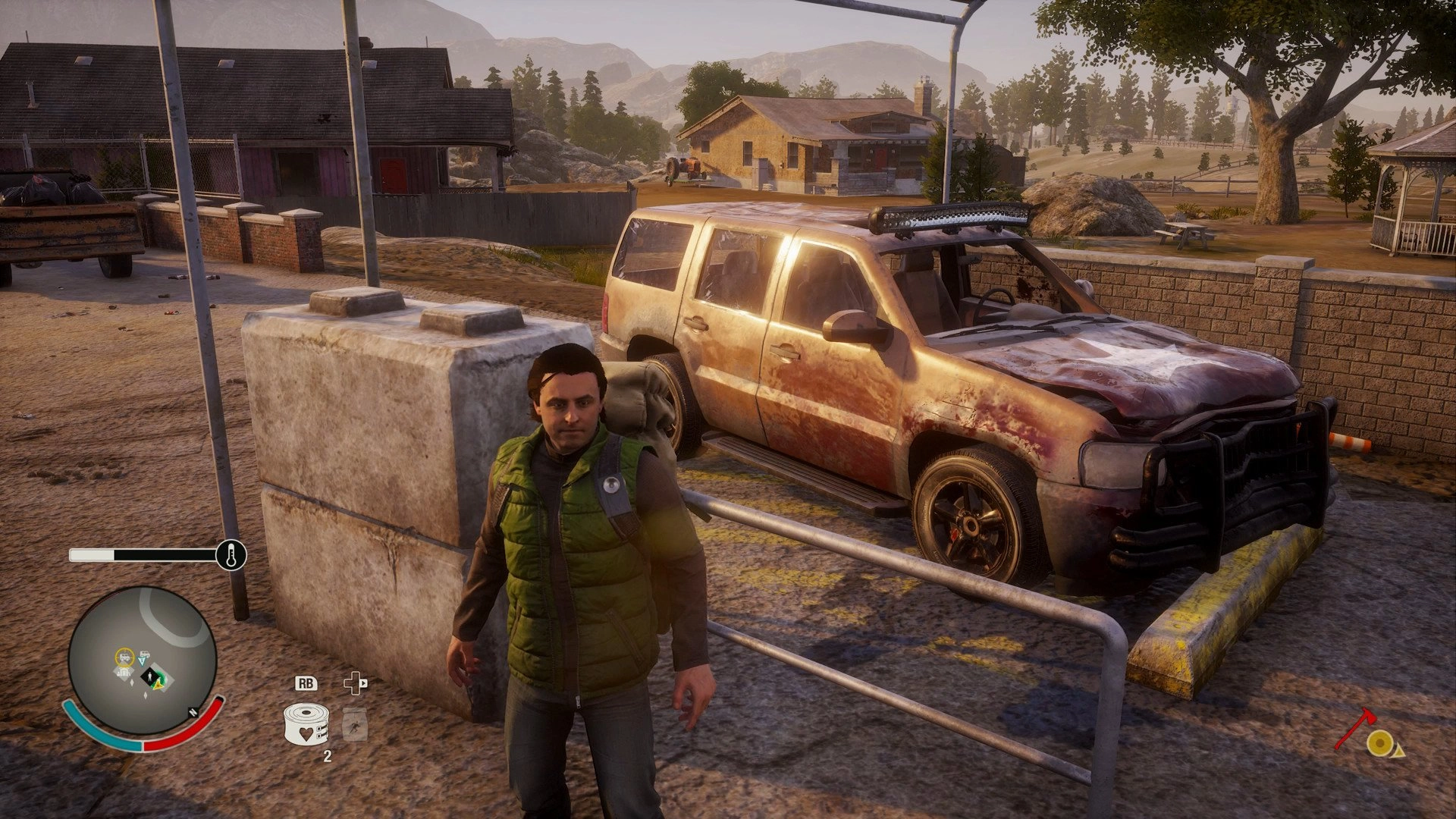The image size is (1456, 819).
Task: Click the yellow flashlight icon
Action: coord(1382,744)
